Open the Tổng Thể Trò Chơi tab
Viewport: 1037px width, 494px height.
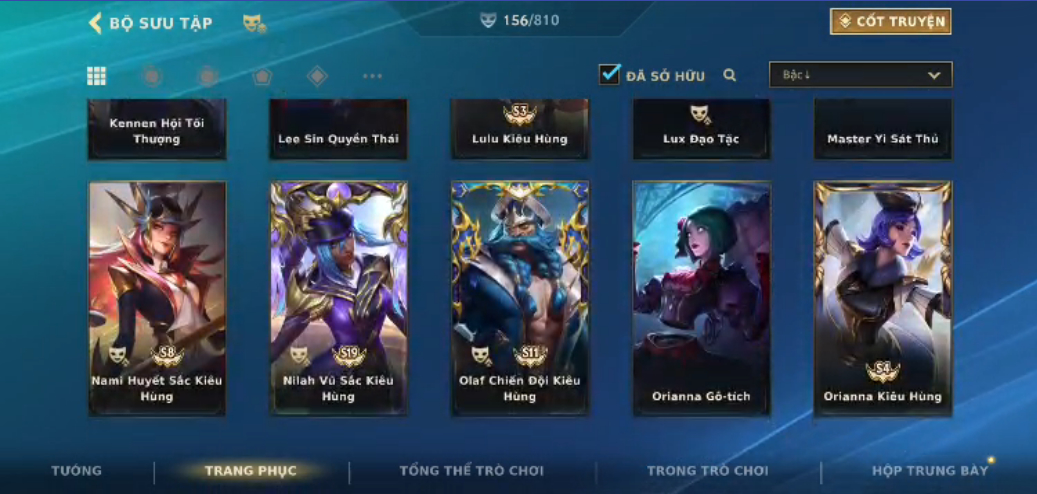pyautogui.click(x=471, y=471)
